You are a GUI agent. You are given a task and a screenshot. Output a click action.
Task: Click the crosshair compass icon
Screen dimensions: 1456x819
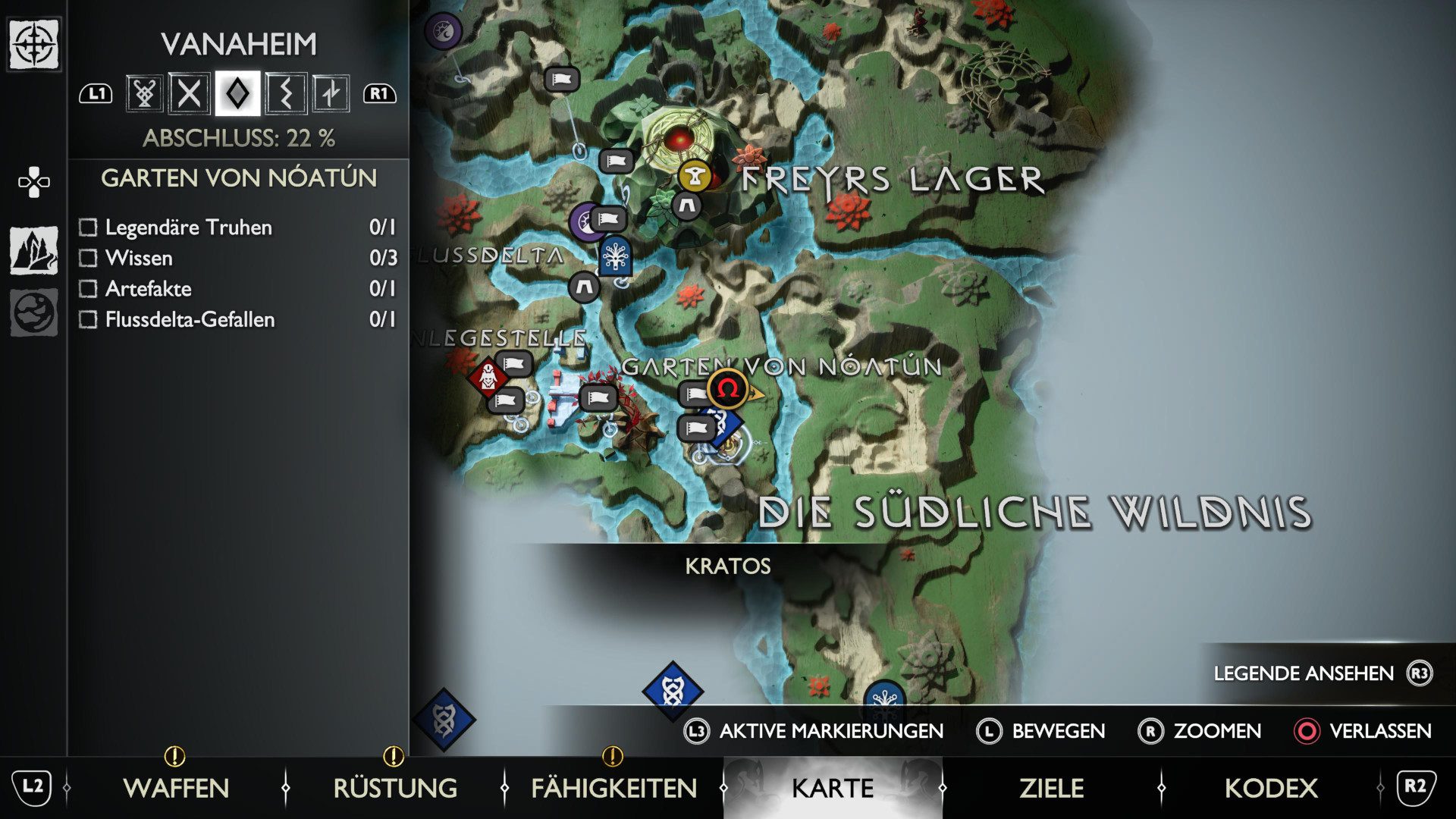coord(33,45)
